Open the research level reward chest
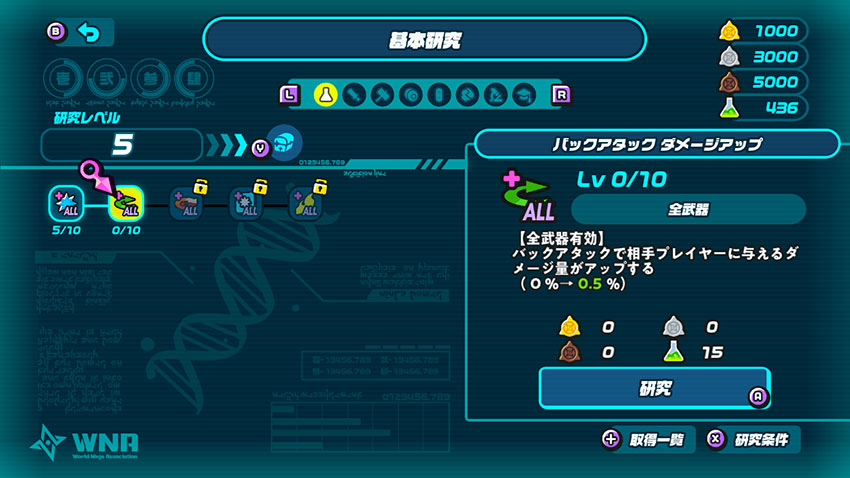This screenshot has height=478, width=850. click(x=284, y=144)
